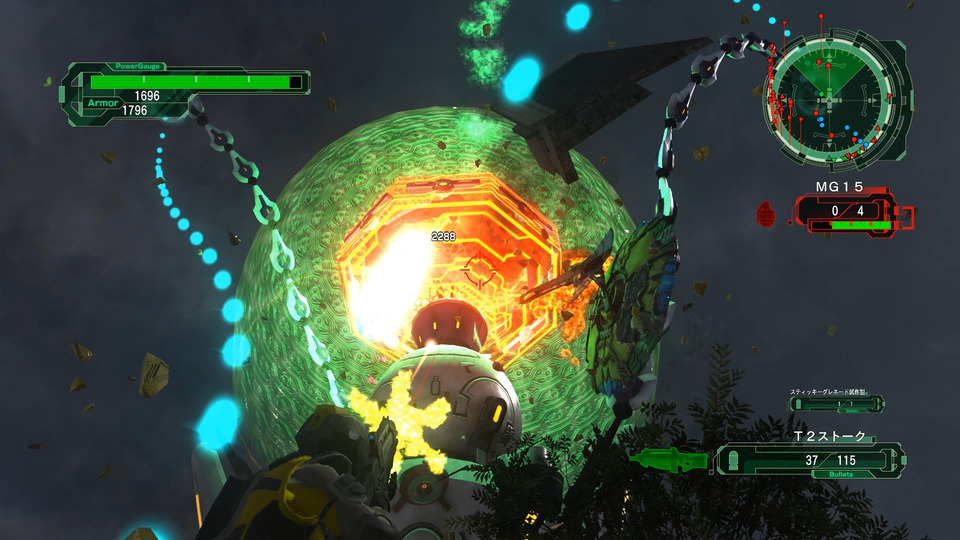Choose the MG15 weapon panel
Image resolution: width=960 pixels, height=540 pixels.
click(849, 213)
